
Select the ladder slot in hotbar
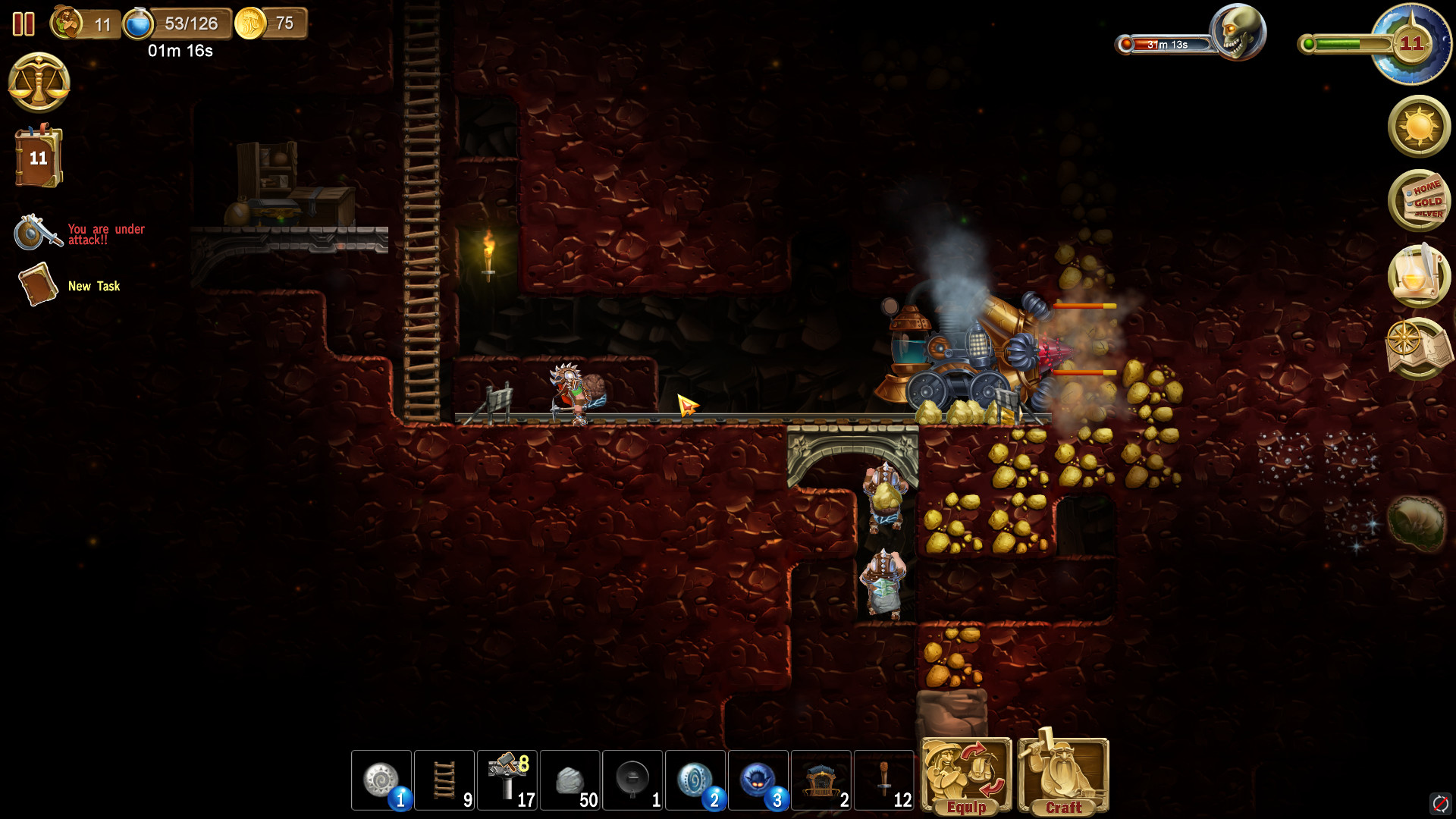click(x=444, y=780)
